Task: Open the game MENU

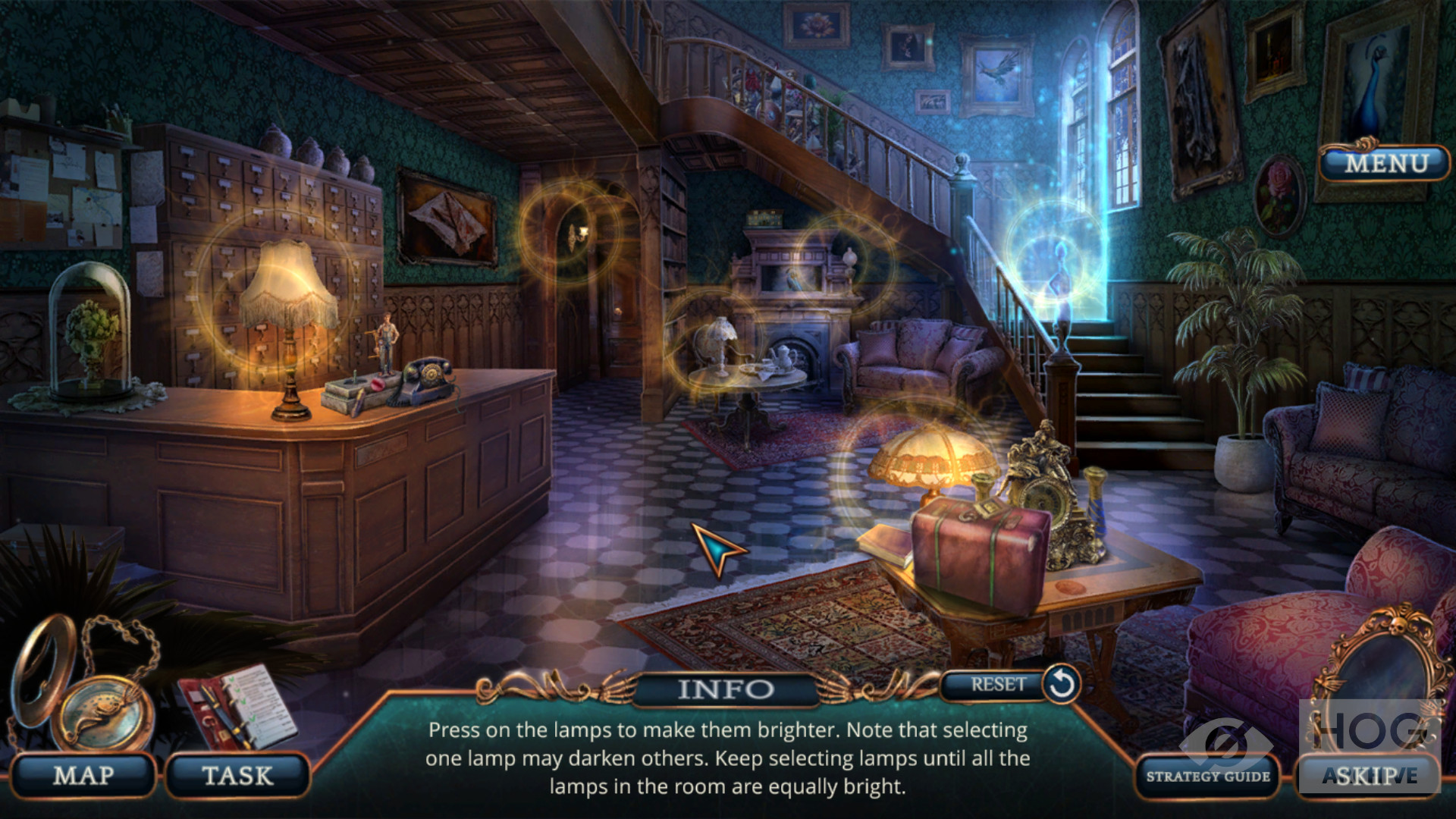Action: (1385, 163)
